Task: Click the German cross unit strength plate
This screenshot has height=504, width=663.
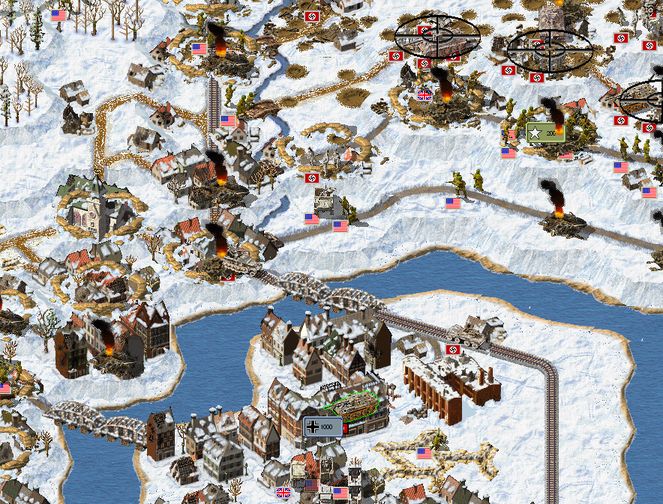Action: [x=322, y=427]
